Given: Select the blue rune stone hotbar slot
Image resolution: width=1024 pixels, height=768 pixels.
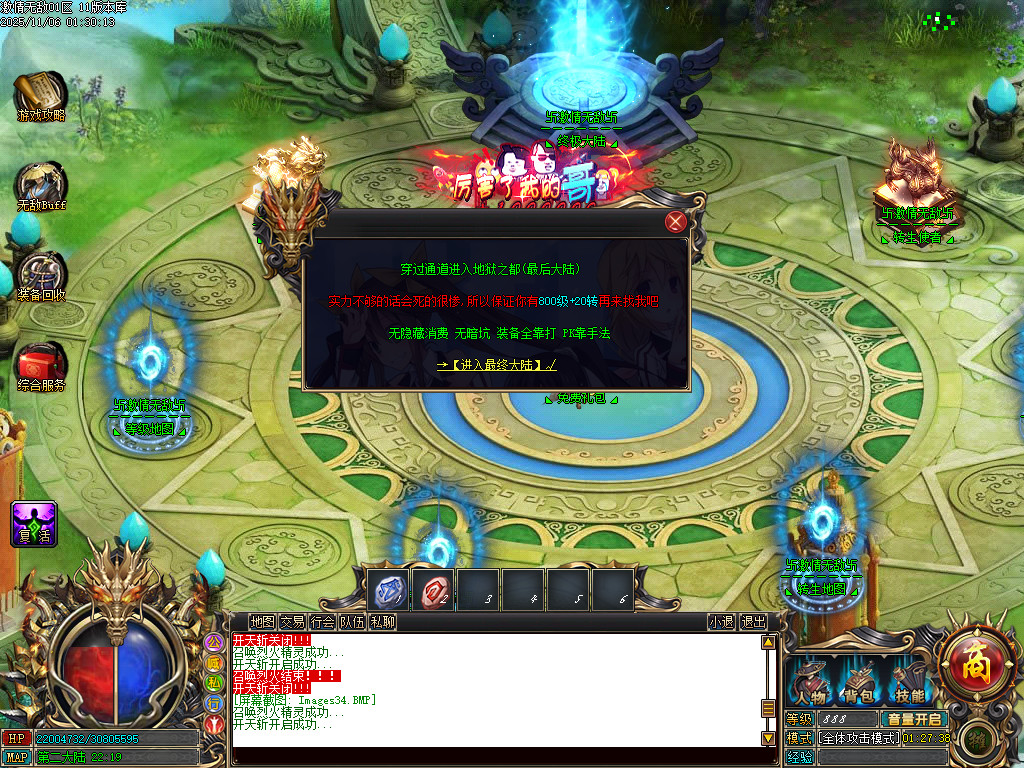Looking at the screenshot, I should (x=388, y=590).
